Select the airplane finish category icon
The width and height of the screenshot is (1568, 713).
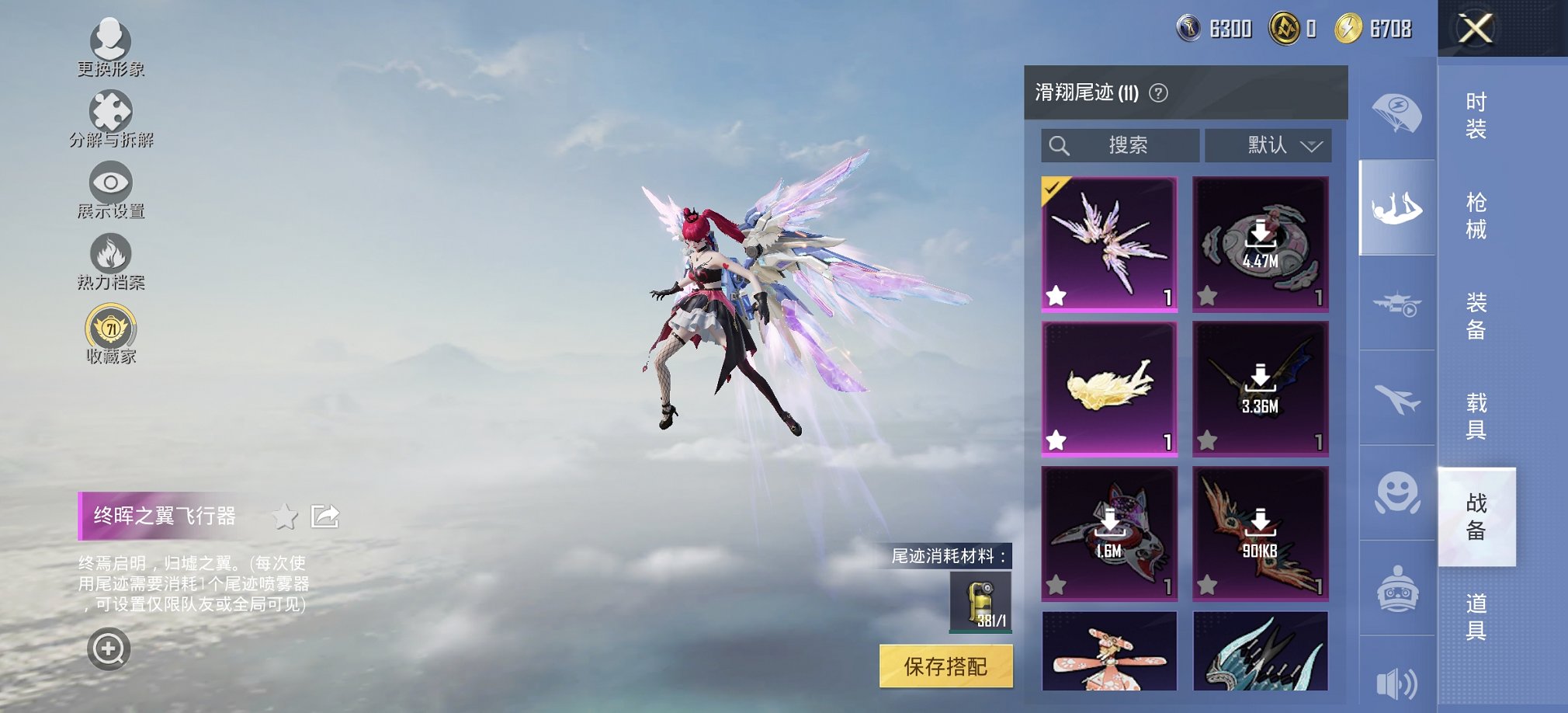[x=1396, y=398]
